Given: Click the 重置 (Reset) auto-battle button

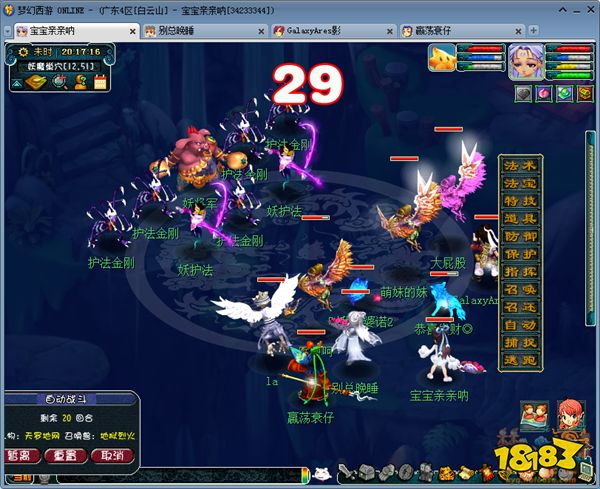Looking at the screenshot, I should pyautogui.click(x=66, y=456).
